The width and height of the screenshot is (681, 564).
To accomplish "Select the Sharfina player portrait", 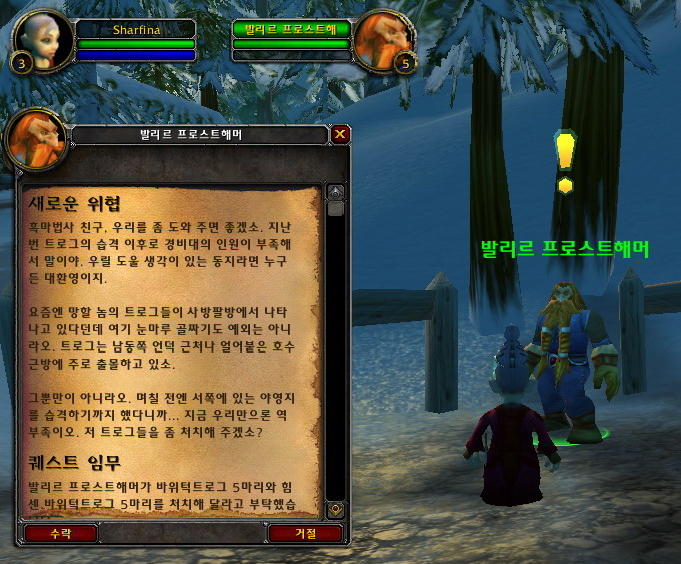I will (x=43, y=39).
